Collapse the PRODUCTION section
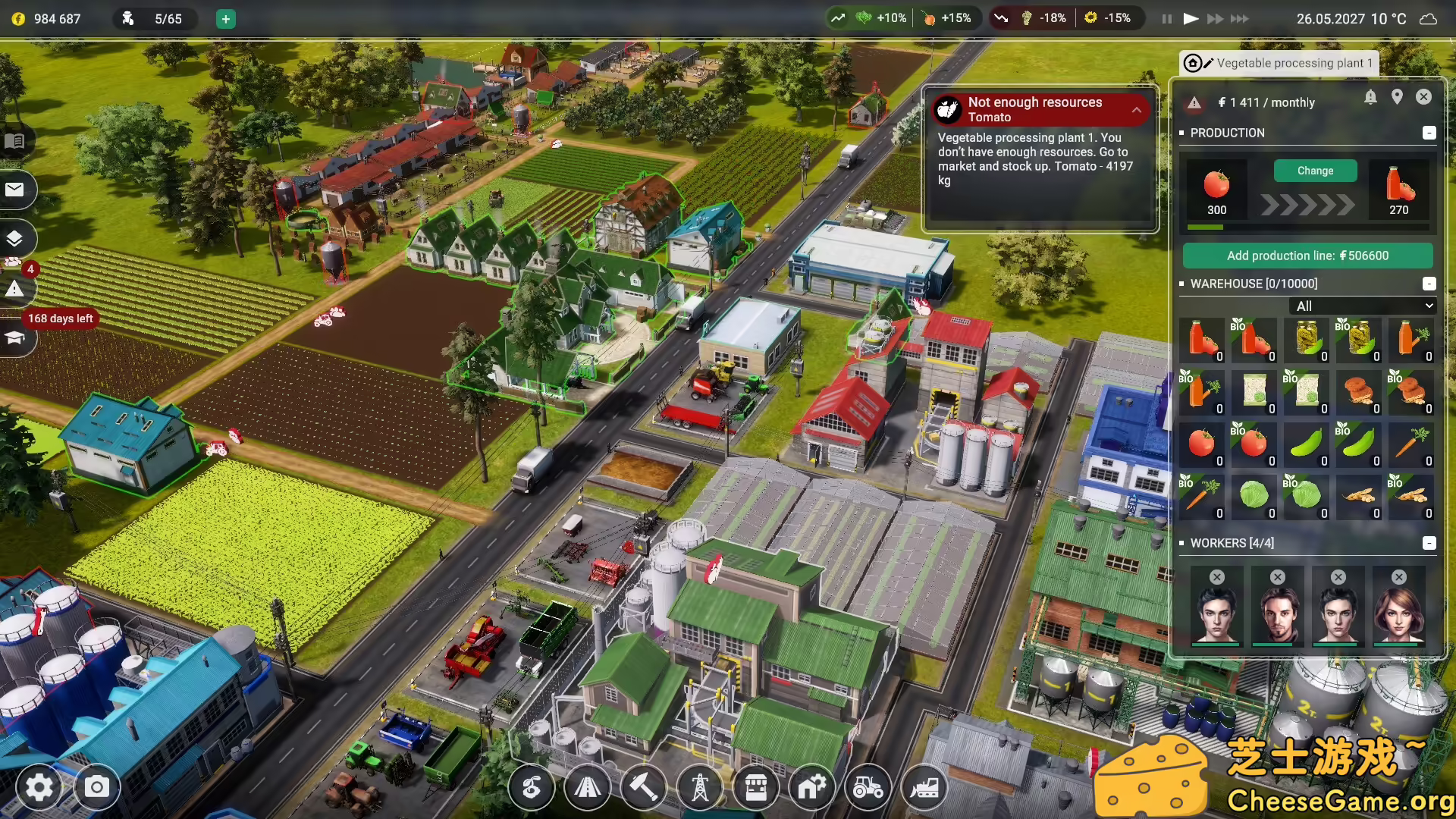Viewport: 1456px width, 819px height. 1430,133
